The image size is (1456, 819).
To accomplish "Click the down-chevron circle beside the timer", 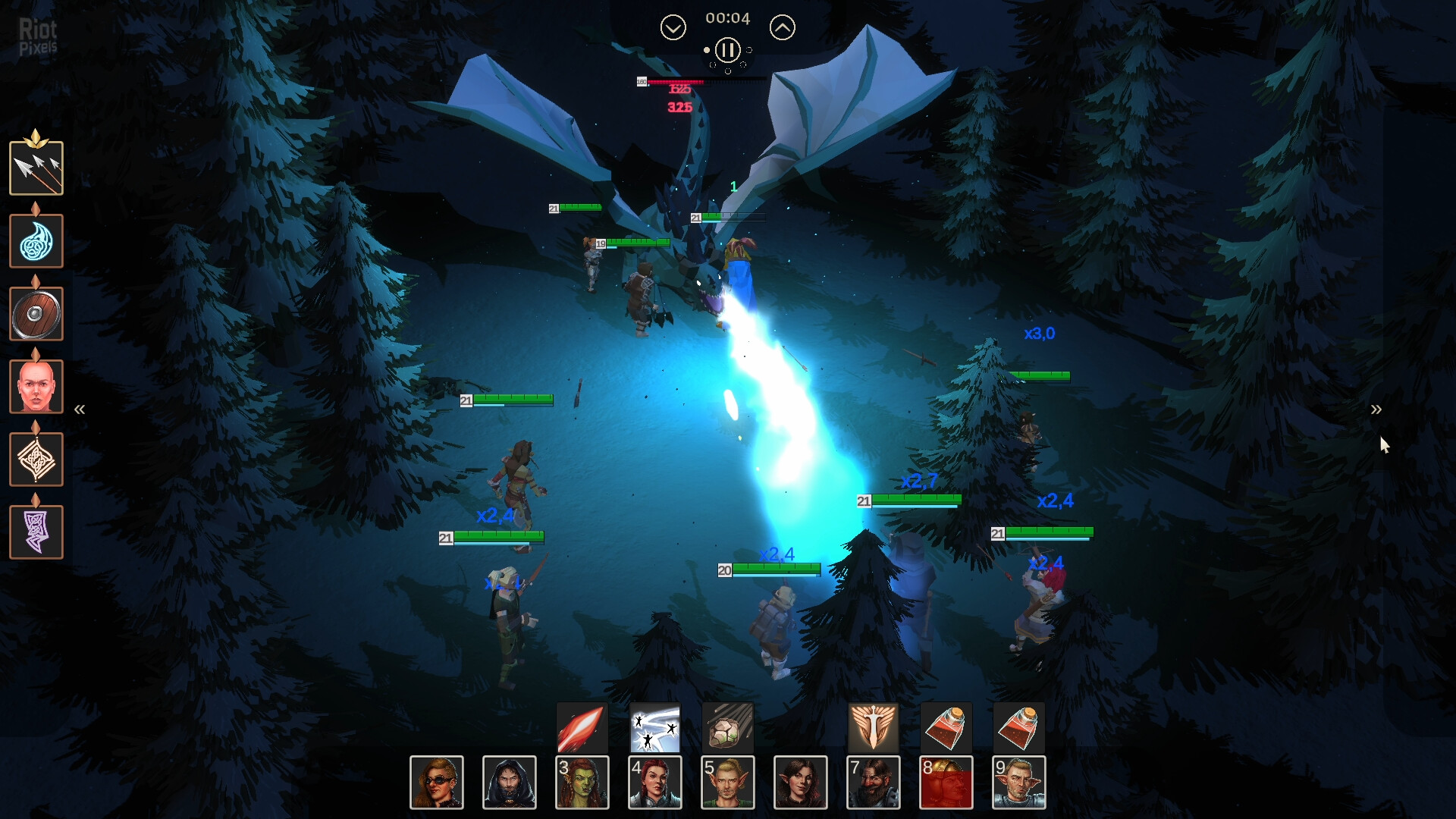I will (x=673, y=28).
